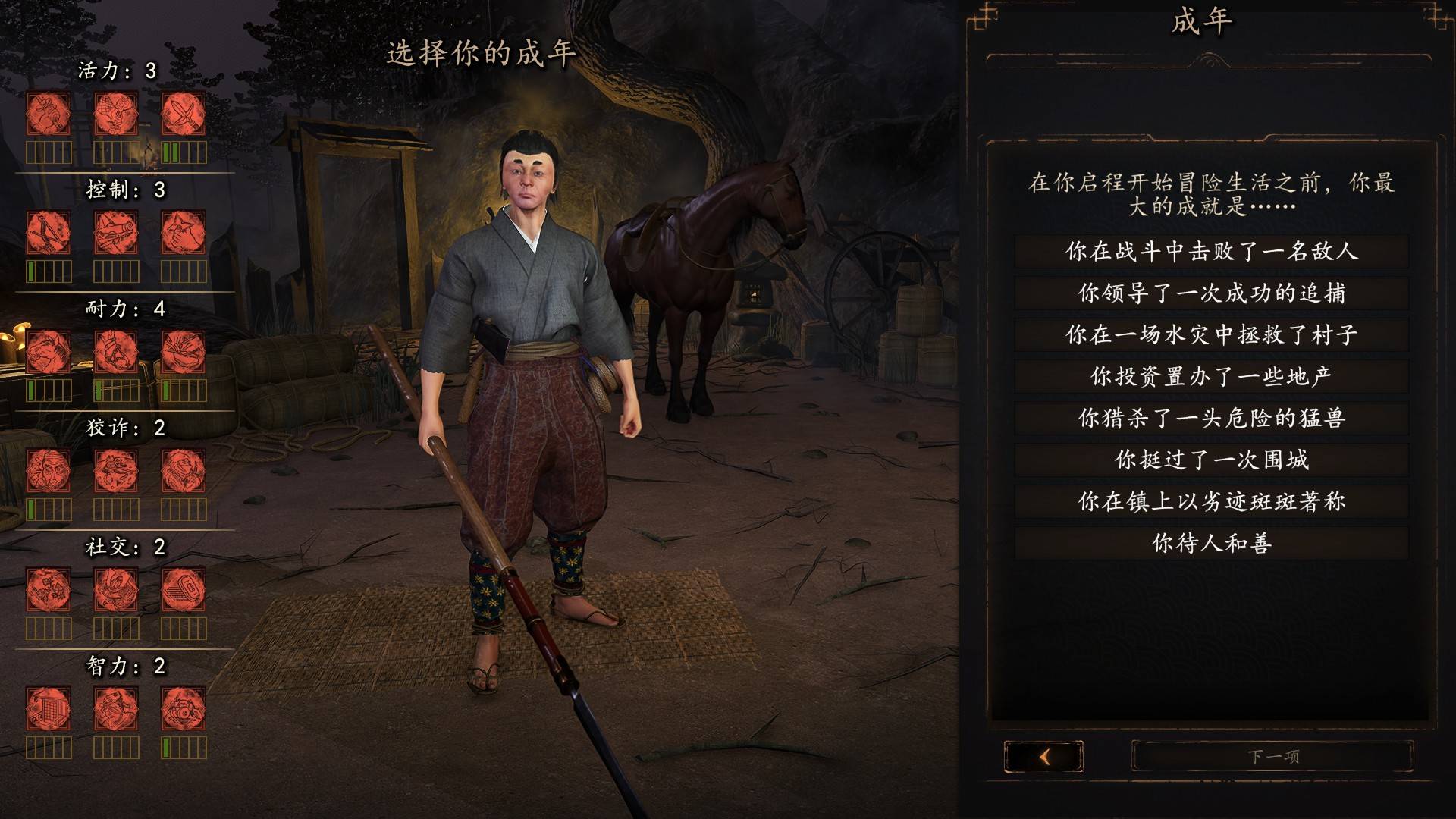Inspect the masked ninja skill icon
Image resolution: width=1456 pixels, height=819 pixels.
coord(183,471)
